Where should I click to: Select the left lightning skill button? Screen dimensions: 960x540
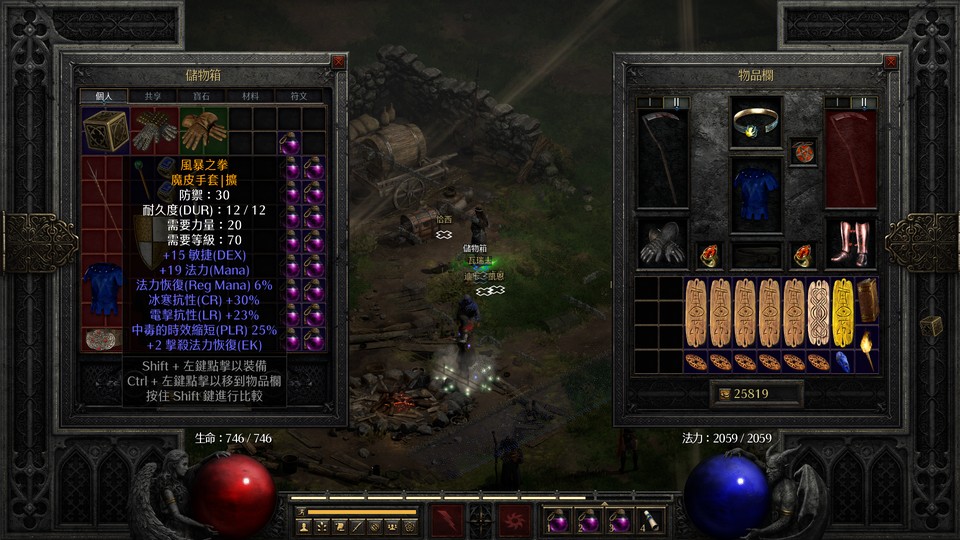point(446,520)
